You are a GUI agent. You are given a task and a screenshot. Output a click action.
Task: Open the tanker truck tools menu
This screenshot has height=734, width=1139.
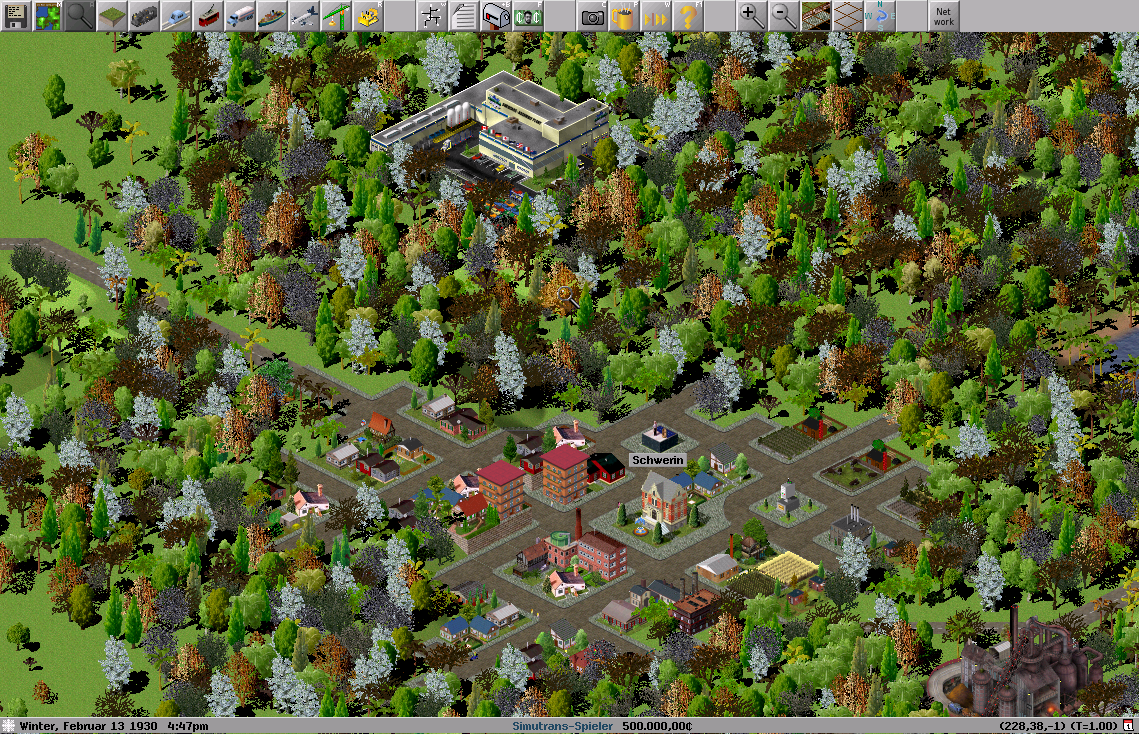[x=240, y=16]
